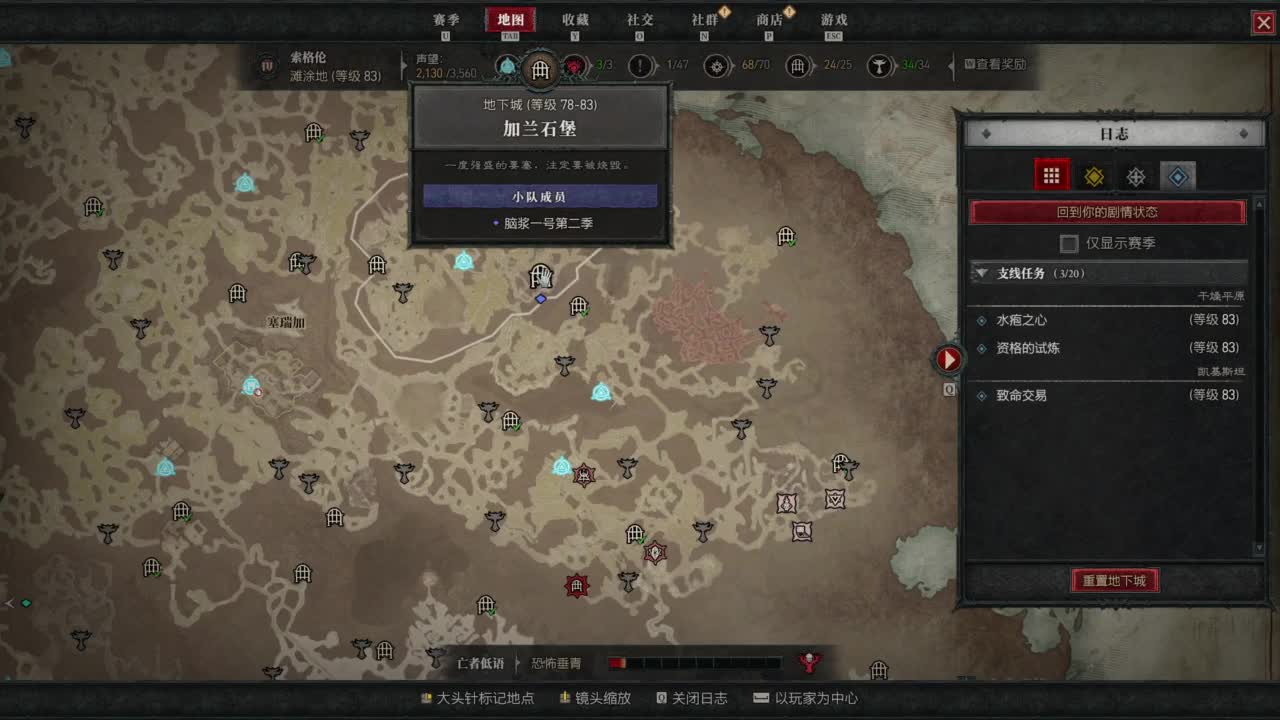Select the red grid quest filter tab in journal

(x=1052, y=175)
